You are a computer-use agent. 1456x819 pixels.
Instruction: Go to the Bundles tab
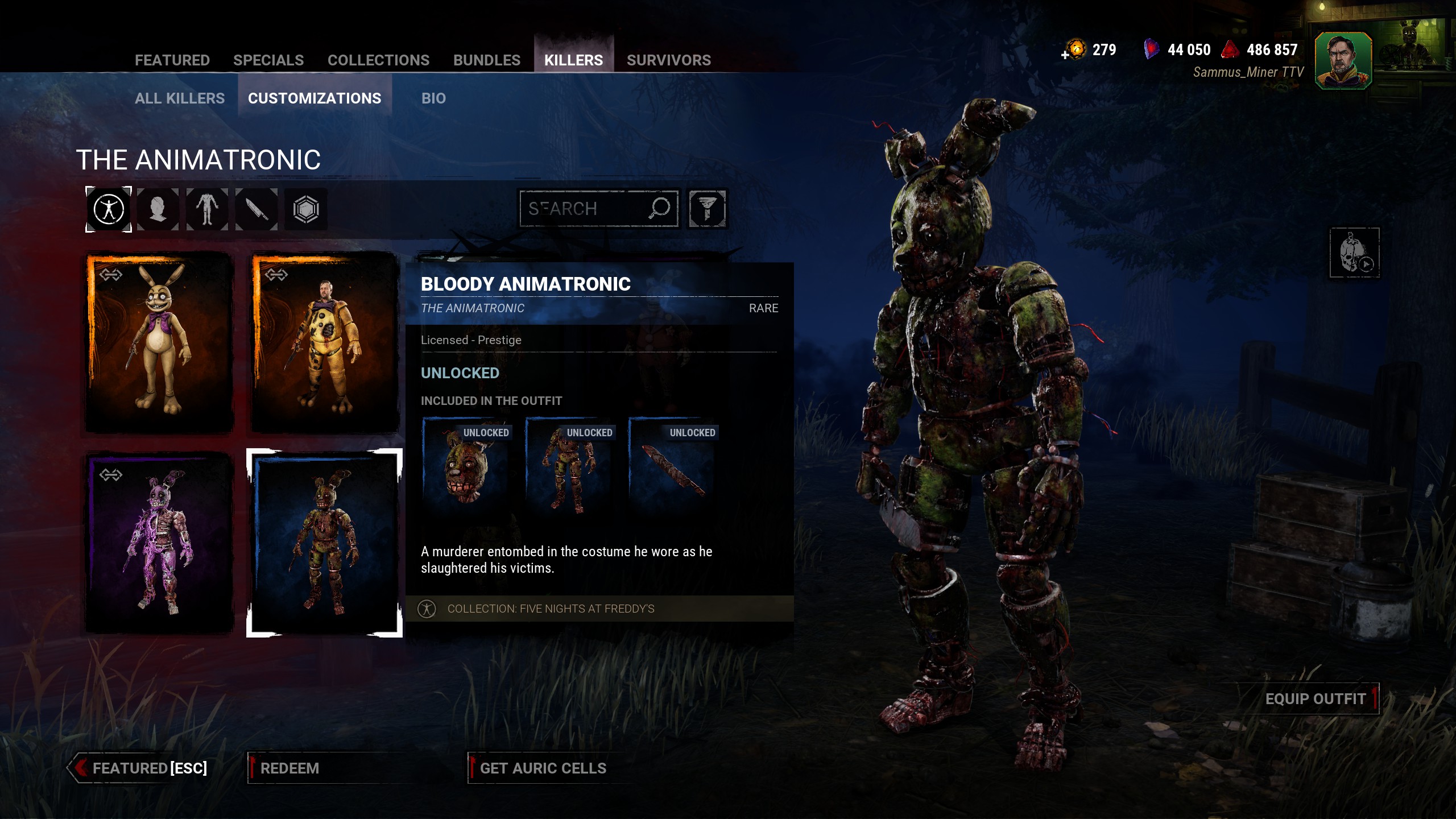[x=486, y=60]
